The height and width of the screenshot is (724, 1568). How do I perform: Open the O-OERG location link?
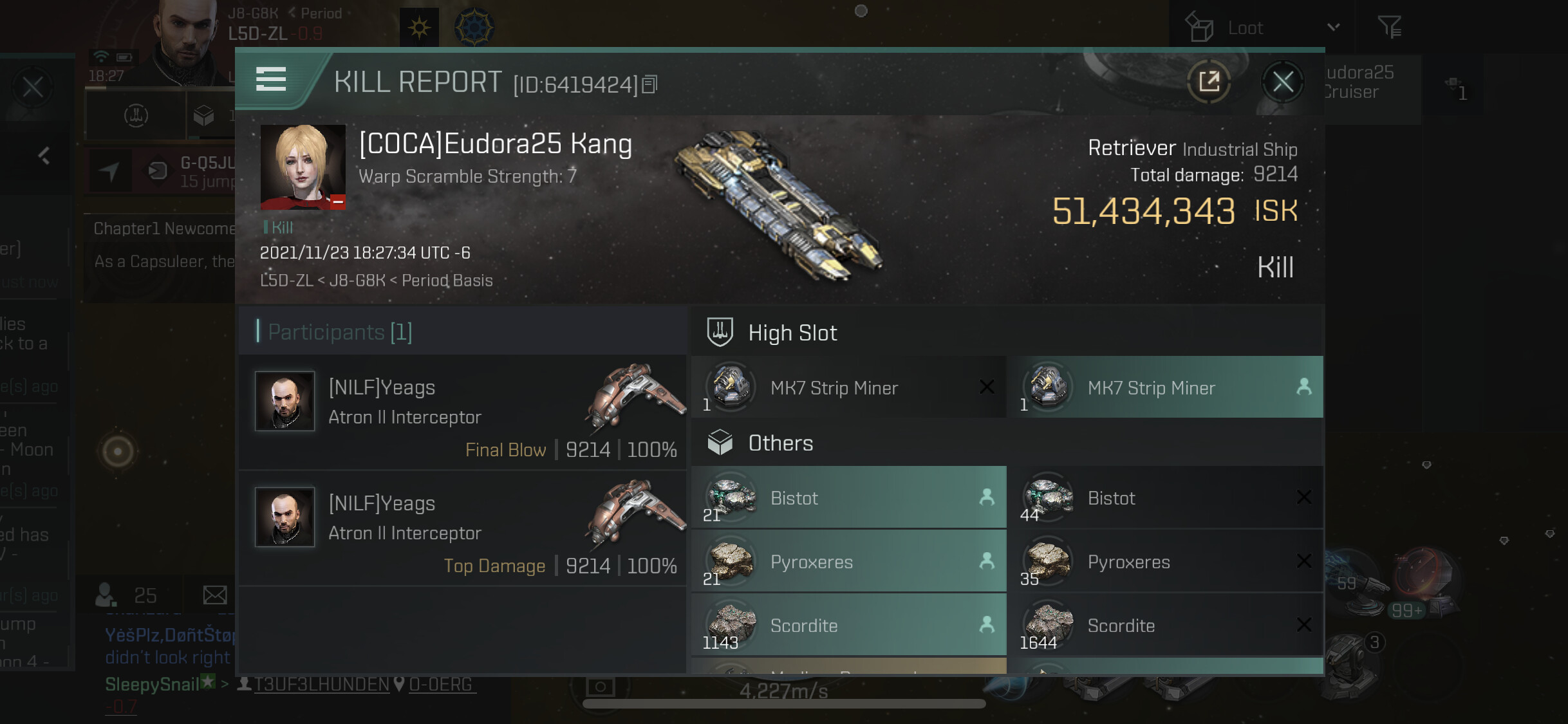point(441,684)
